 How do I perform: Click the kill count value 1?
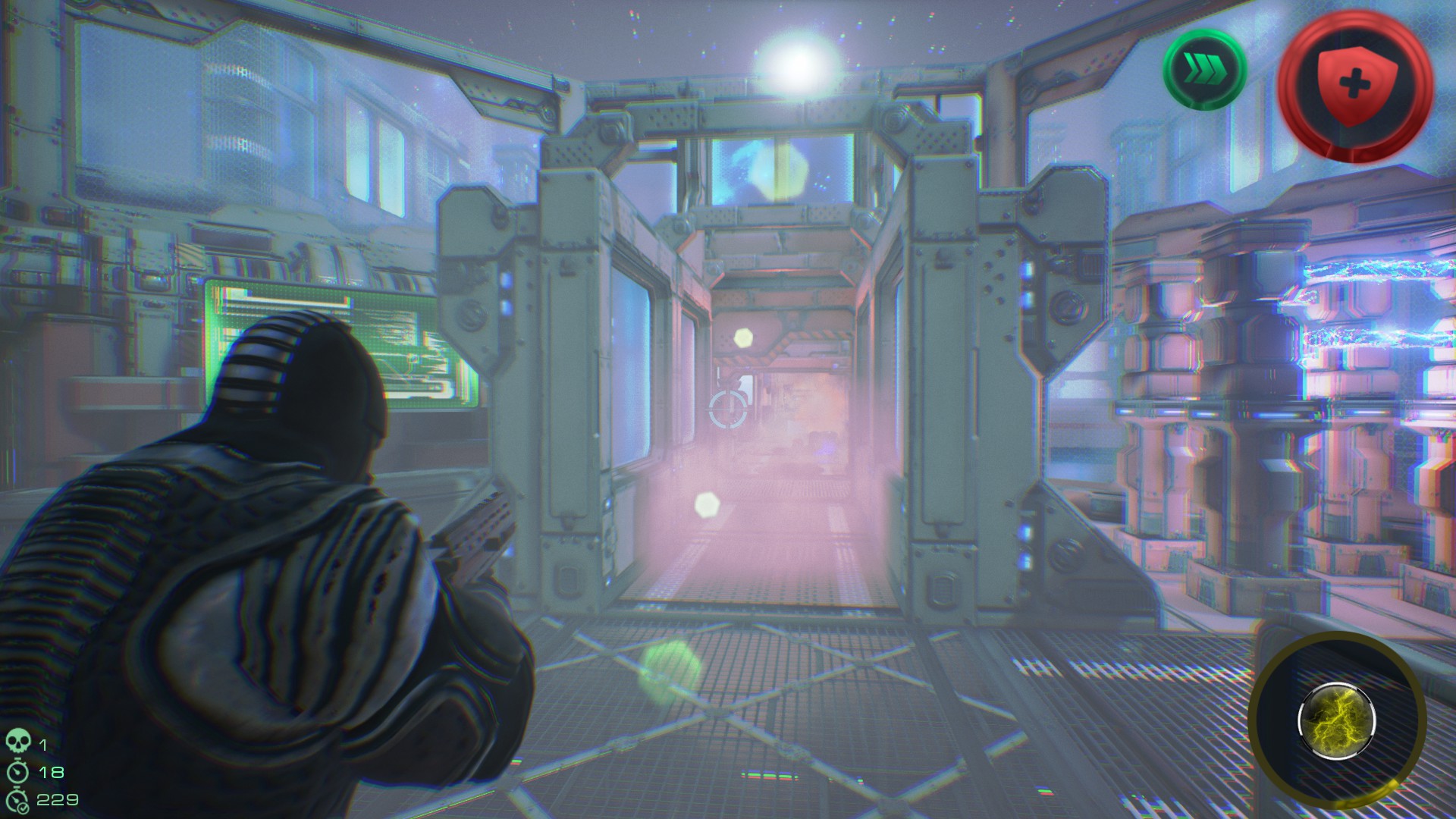[43, 745]
